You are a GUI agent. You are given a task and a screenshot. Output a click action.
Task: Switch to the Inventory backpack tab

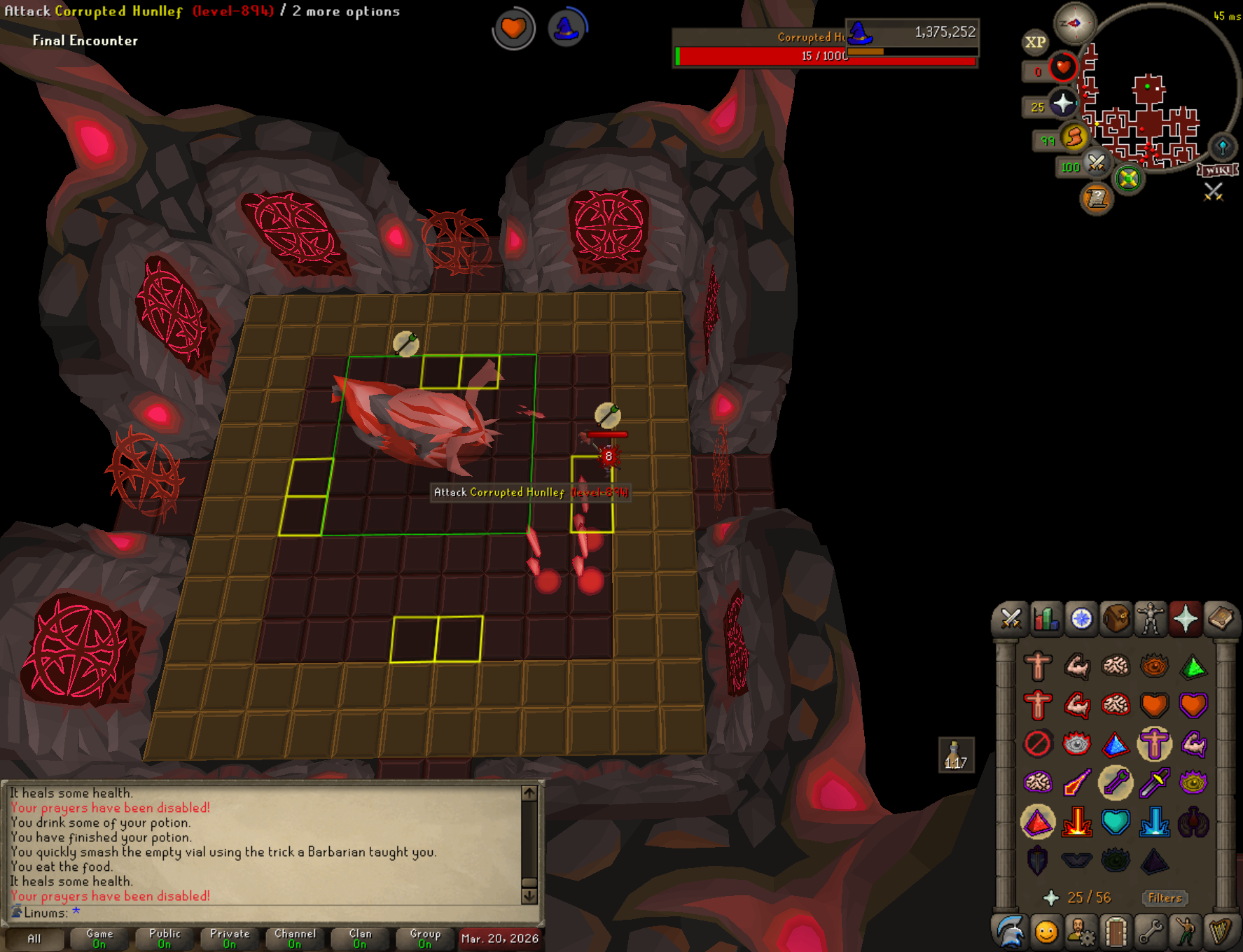coord(1116,619)
